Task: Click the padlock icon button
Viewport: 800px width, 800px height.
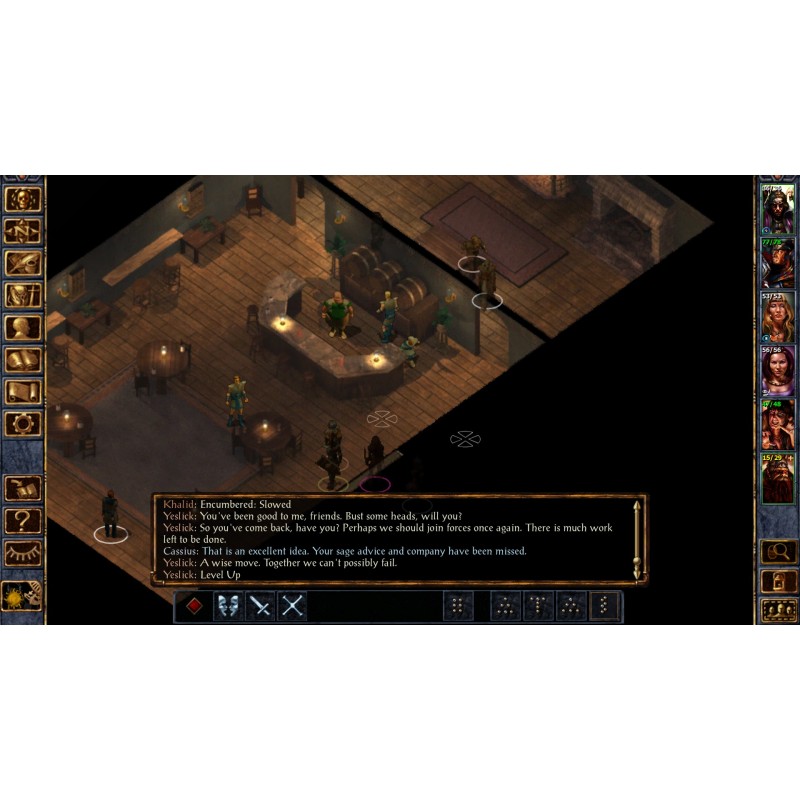Action: 777,580
